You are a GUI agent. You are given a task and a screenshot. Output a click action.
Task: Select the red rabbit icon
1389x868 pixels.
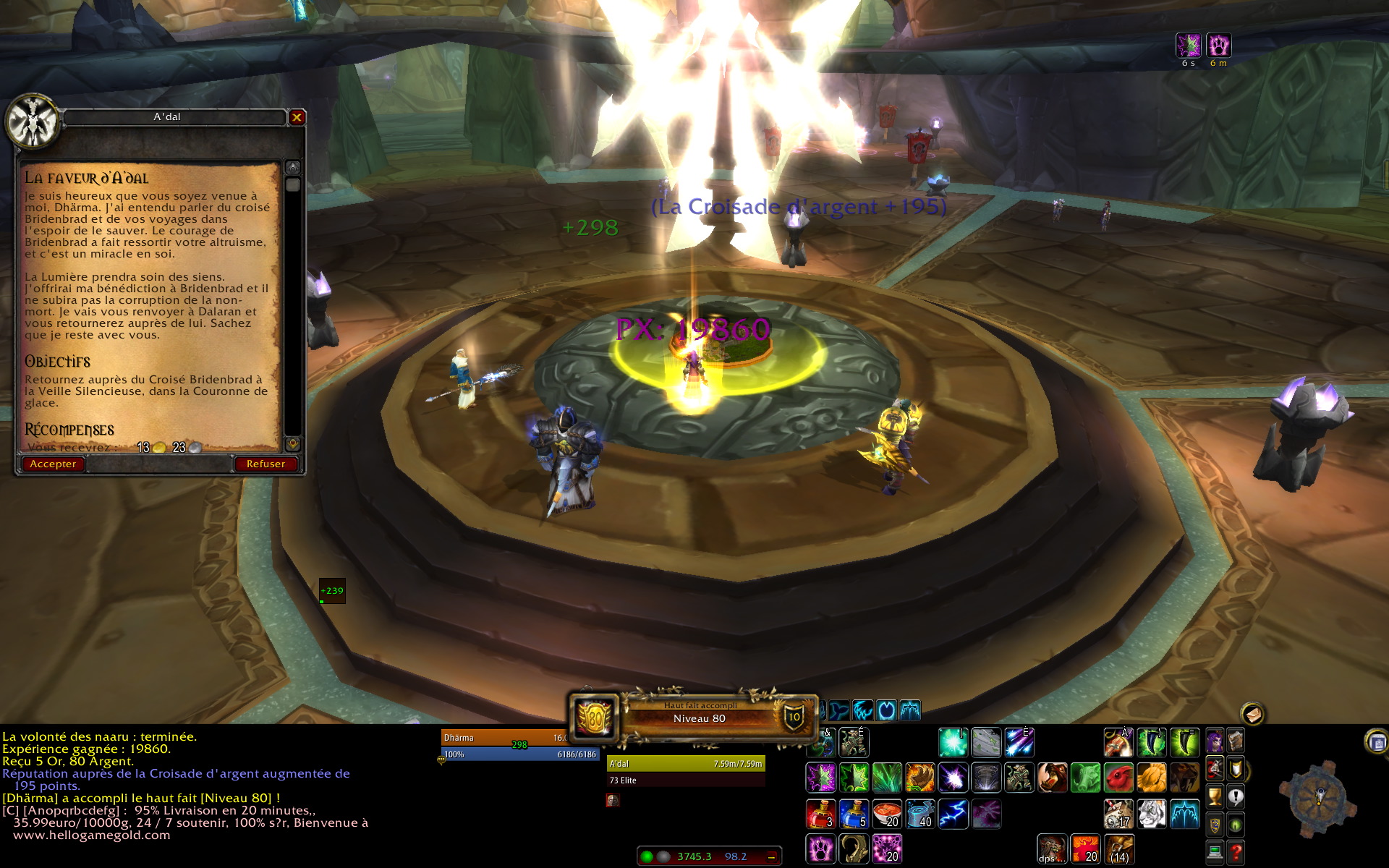pyautogui.click(x=1118, y=778)
